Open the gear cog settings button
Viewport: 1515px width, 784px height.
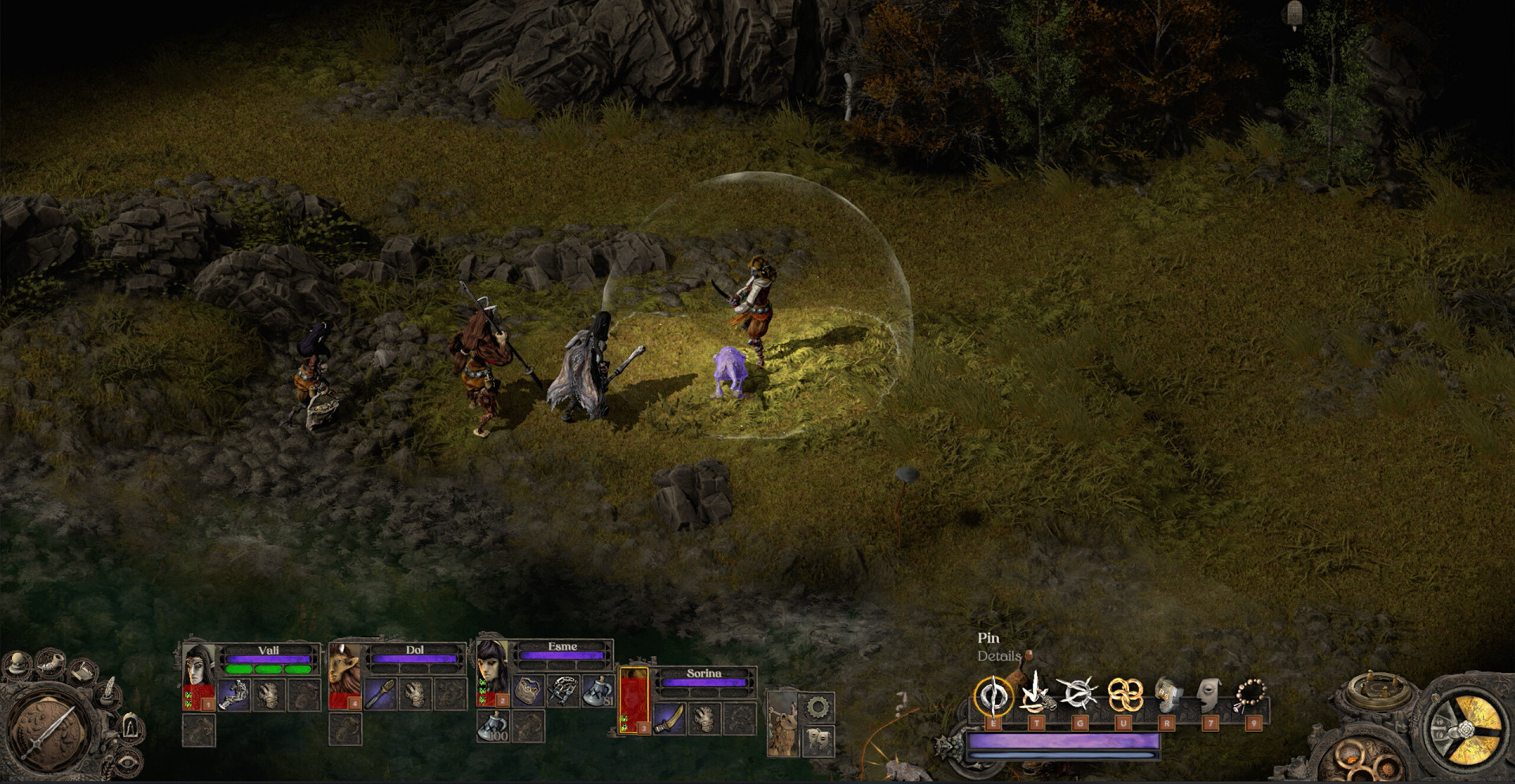tap(817, 707)
